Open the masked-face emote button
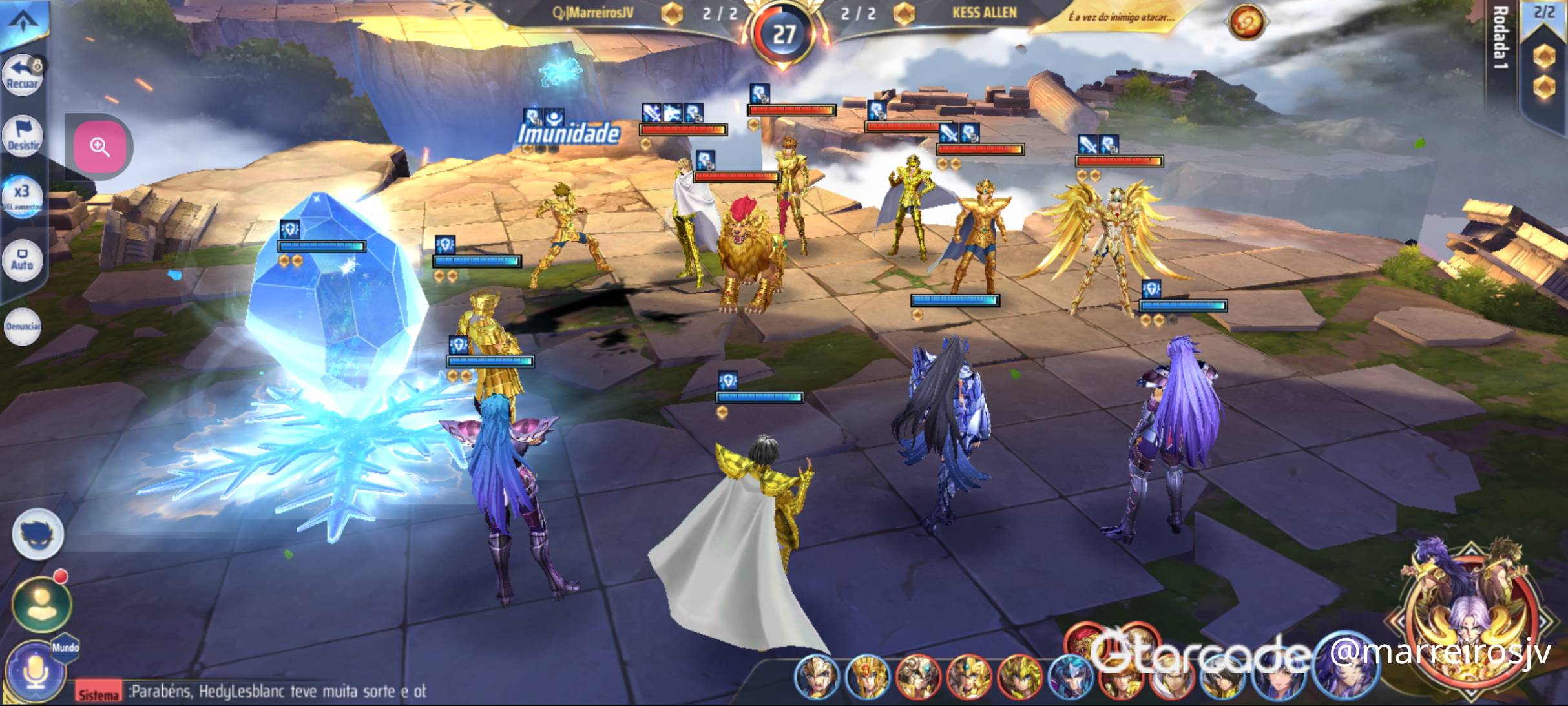 point(37,534)
